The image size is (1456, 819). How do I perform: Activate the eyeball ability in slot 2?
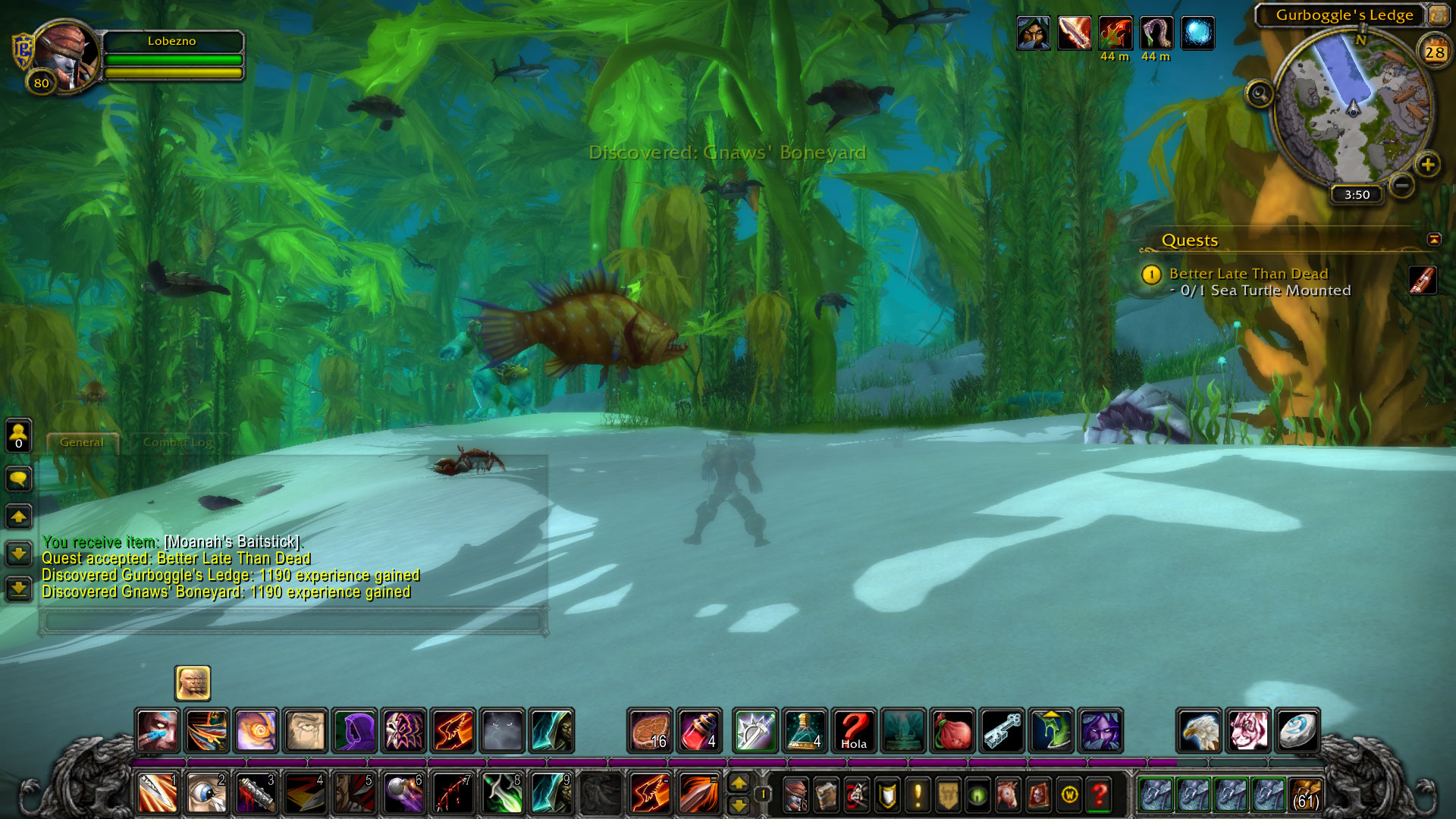coord(206,794)
